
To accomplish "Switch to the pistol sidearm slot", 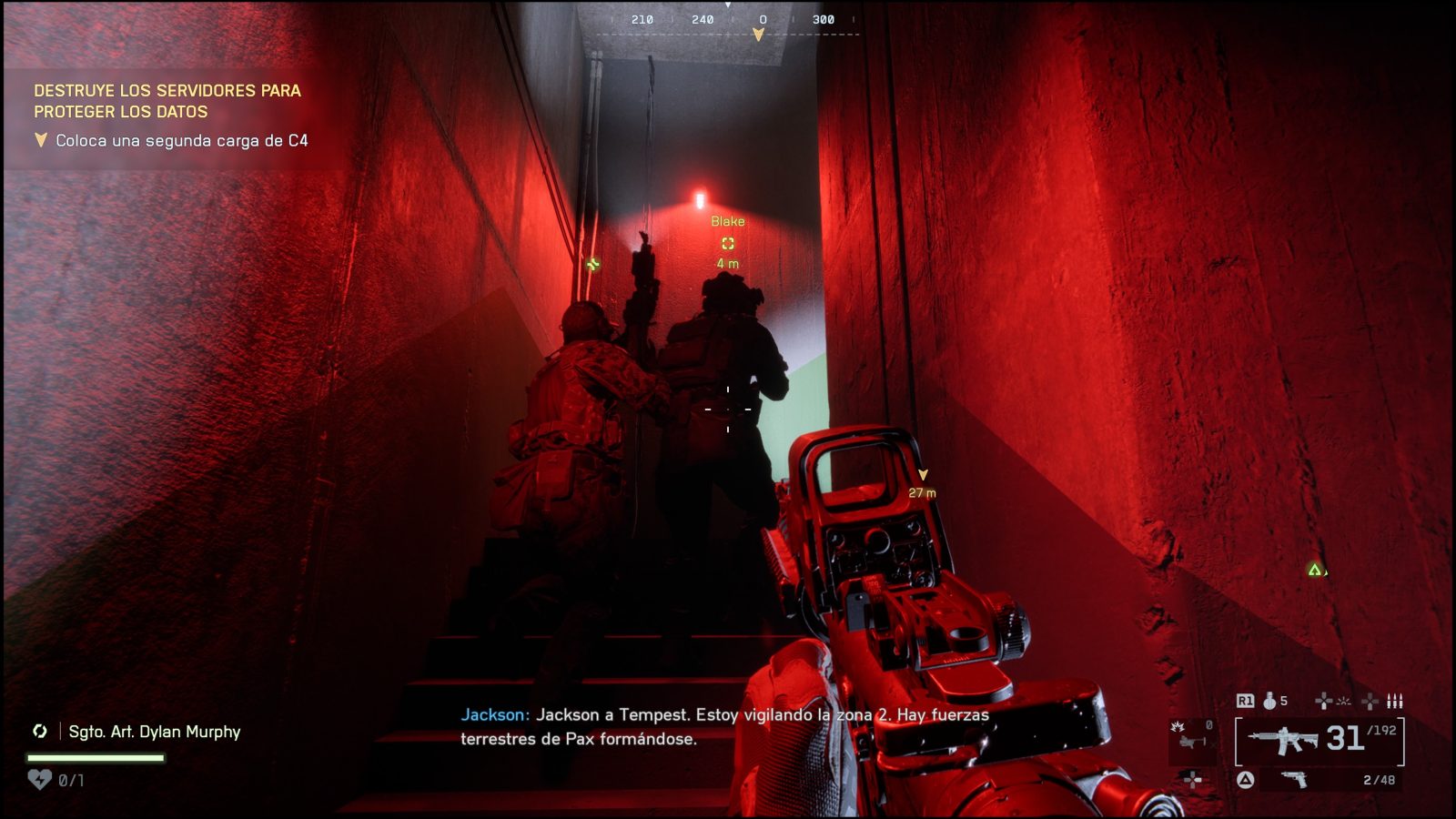I will [1293, 780].
